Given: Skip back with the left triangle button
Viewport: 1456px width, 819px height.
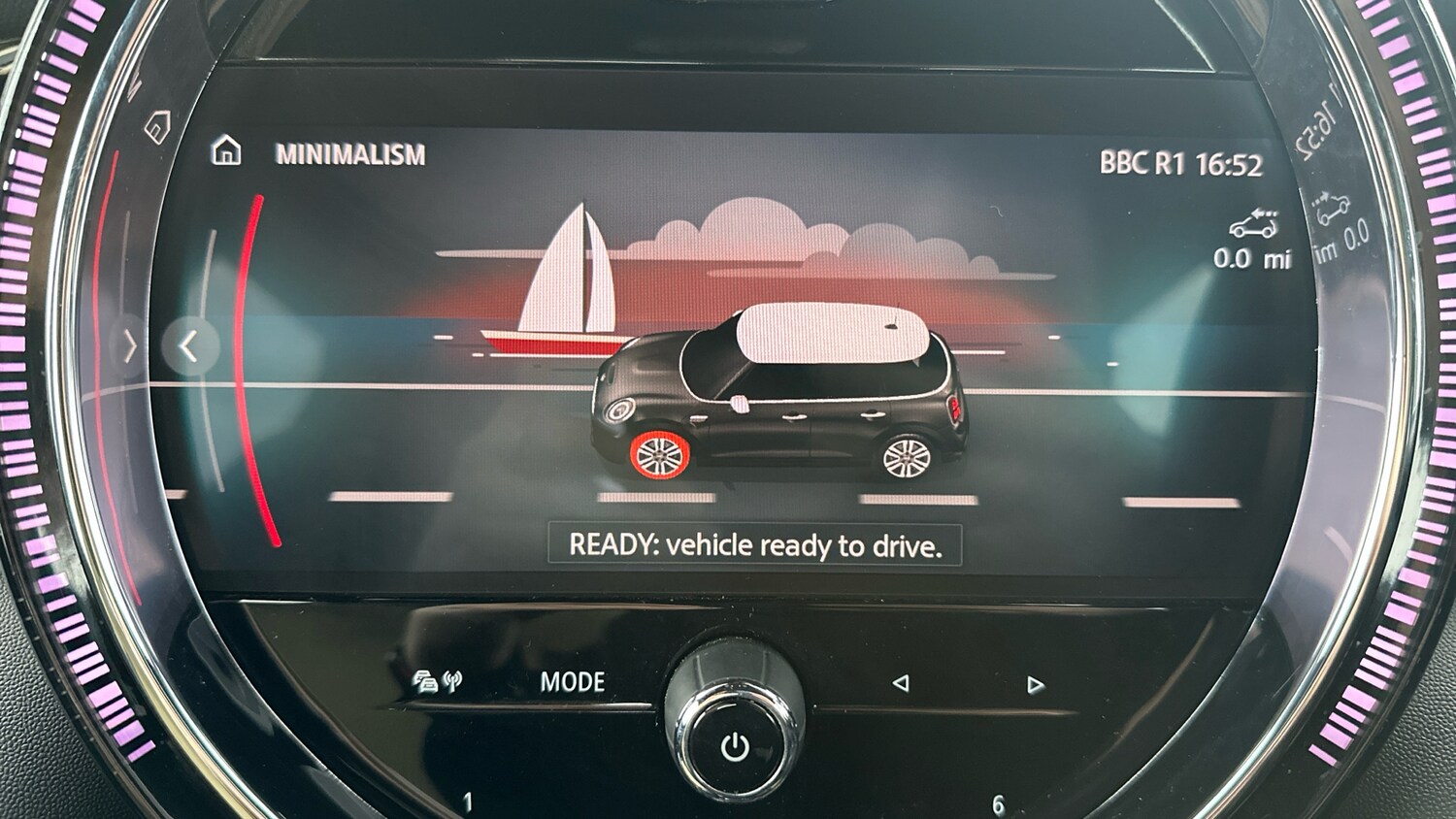Looking at the screenshot, I should click(x=901, y=683).
